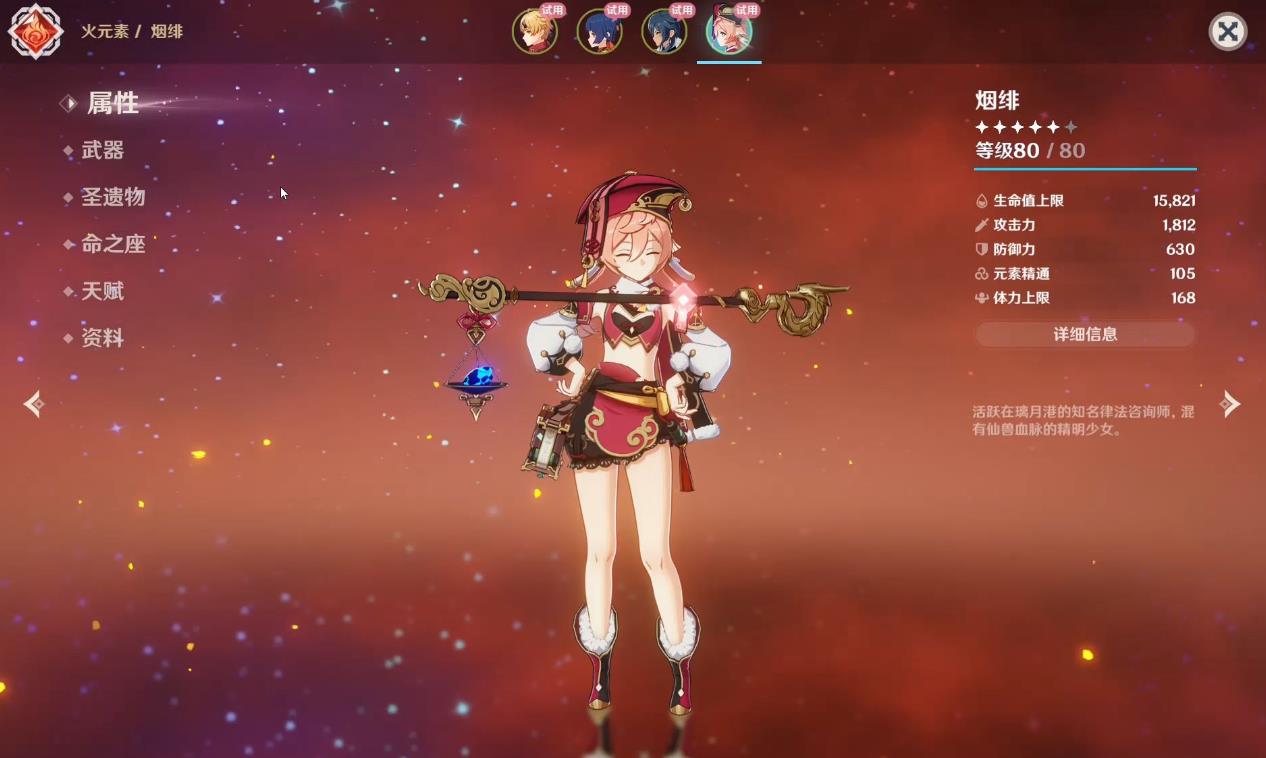This screenshot has width=1266, height=758.
Task: Go to the previous character arrow
Action: [x=34, y=404]
